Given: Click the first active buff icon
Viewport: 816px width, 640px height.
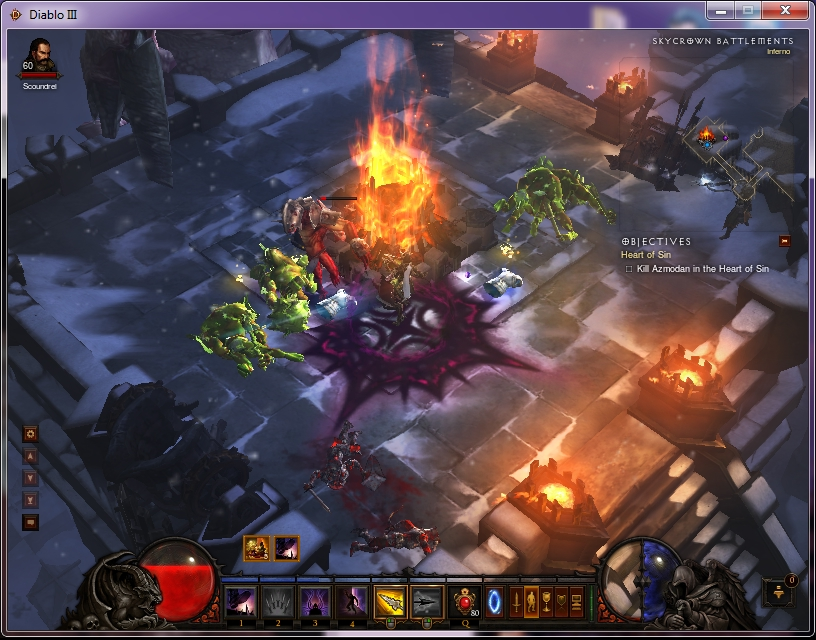Looking at the screenshot, I should coord(257,548).
